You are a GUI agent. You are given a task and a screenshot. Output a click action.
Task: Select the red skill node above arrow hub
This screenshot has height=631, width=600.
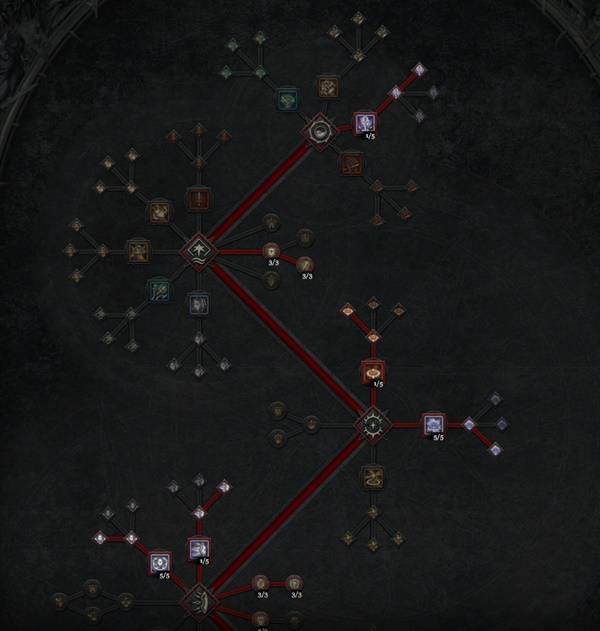(x=199, y=199)
